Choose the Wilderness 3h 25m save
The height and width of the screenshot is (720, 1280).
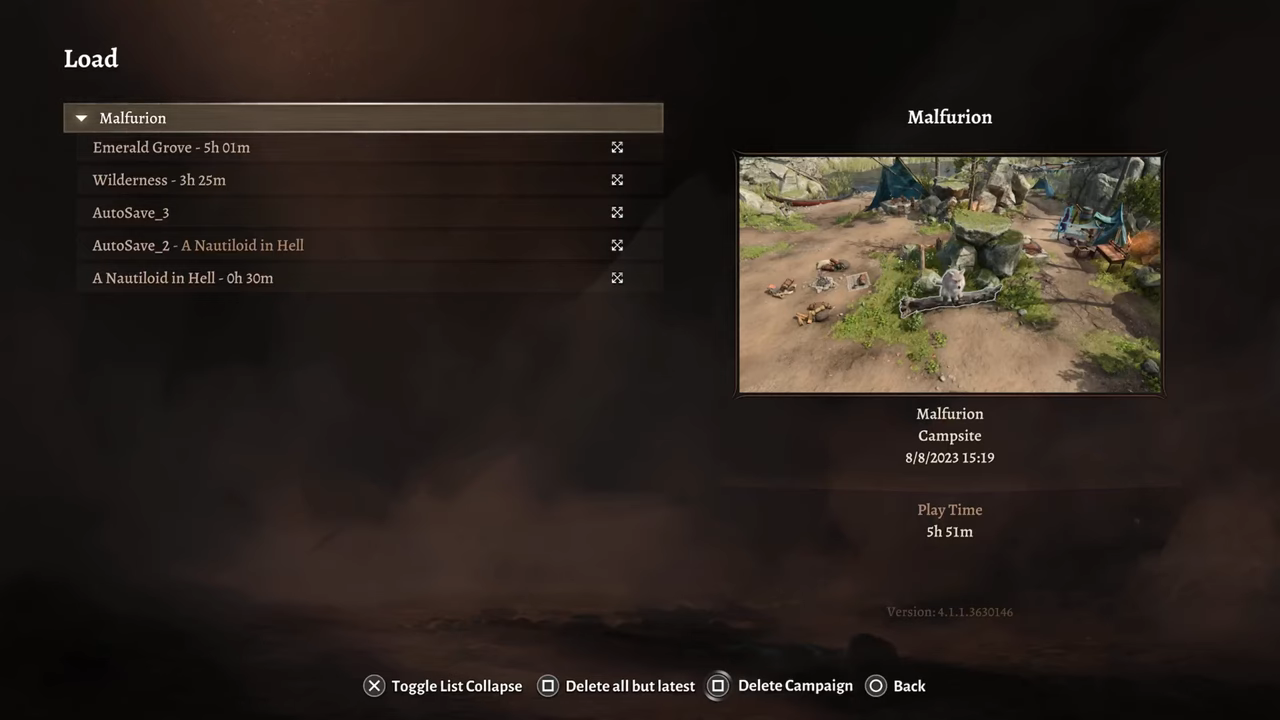point(159,180)
